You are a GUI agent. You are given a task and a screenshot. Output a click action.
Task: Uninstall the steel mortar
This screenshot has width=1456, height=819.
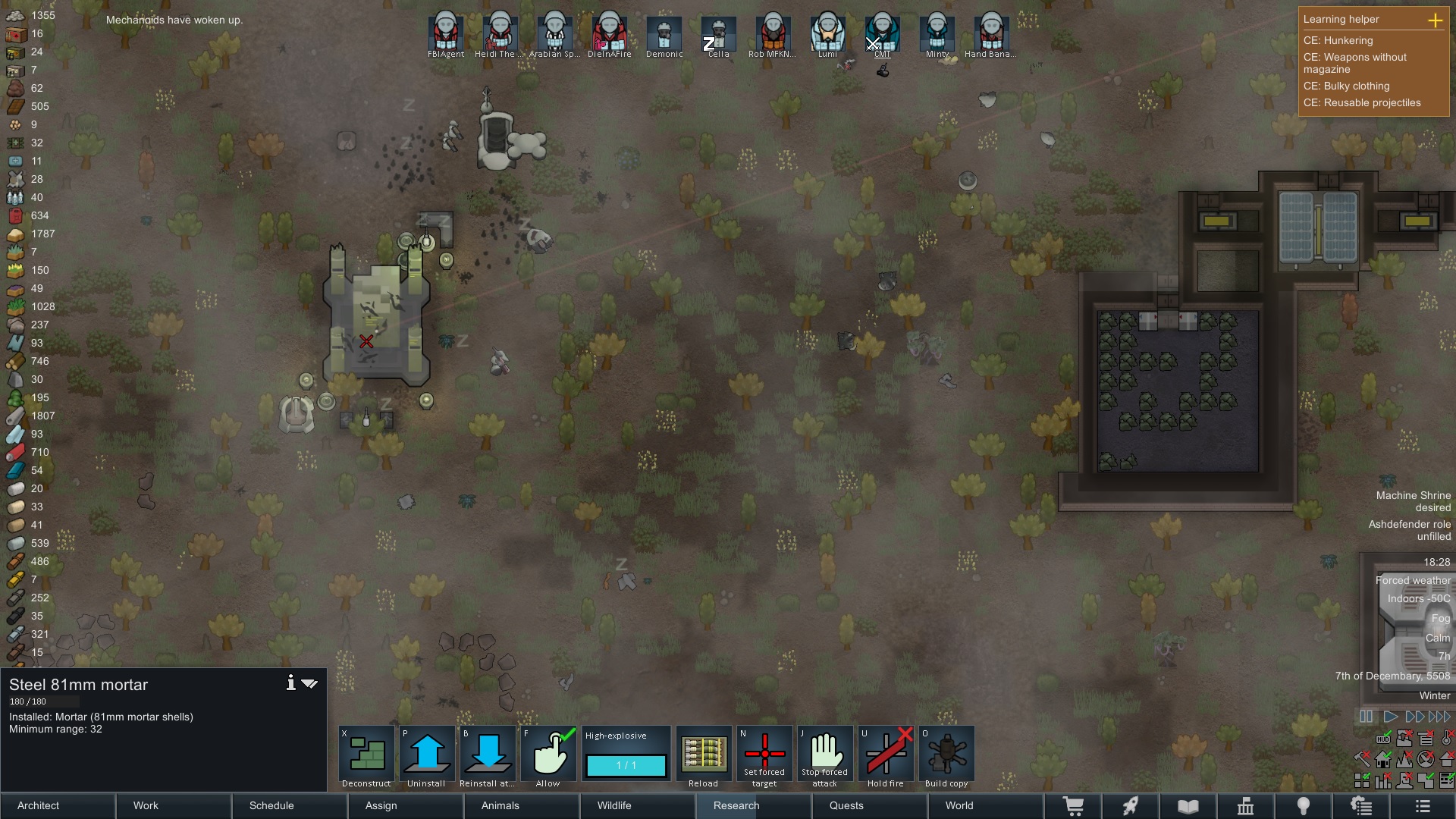[427, 756]
